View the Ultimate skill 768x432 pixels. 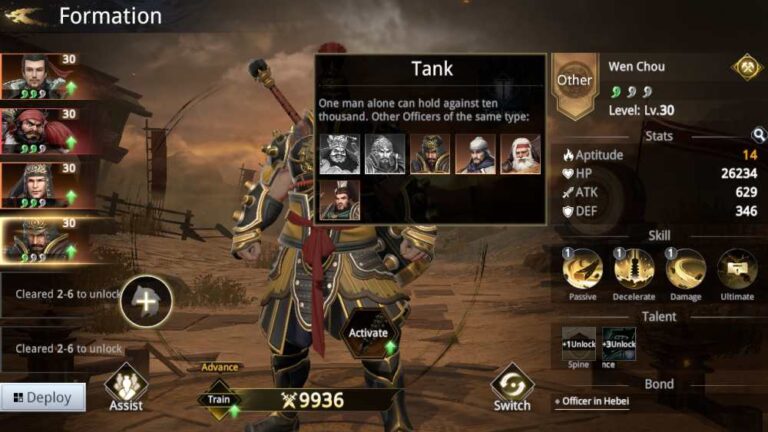pos(737,270)
